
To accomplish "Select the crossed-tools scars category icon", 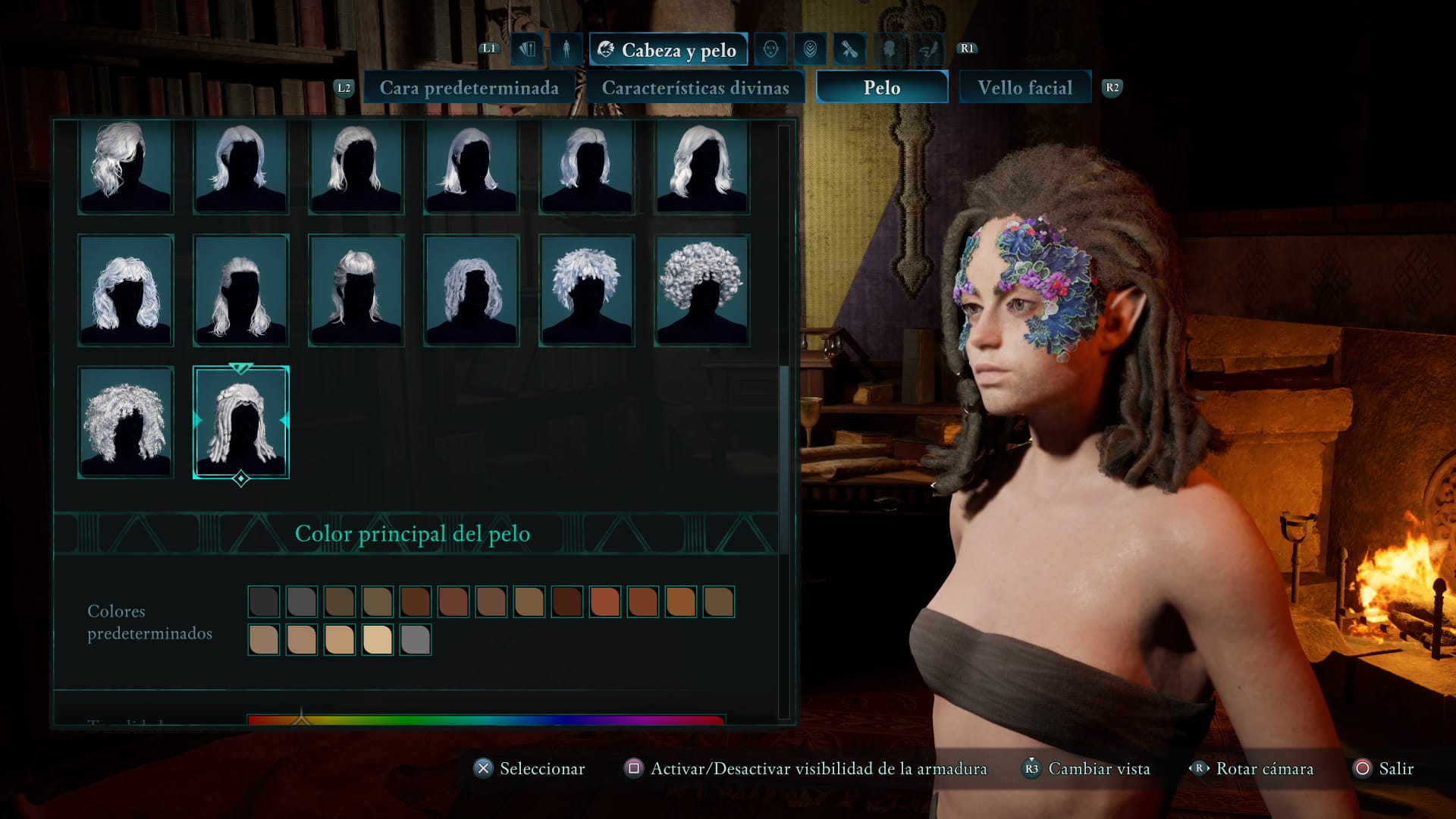I will click(x=849, y=49).
